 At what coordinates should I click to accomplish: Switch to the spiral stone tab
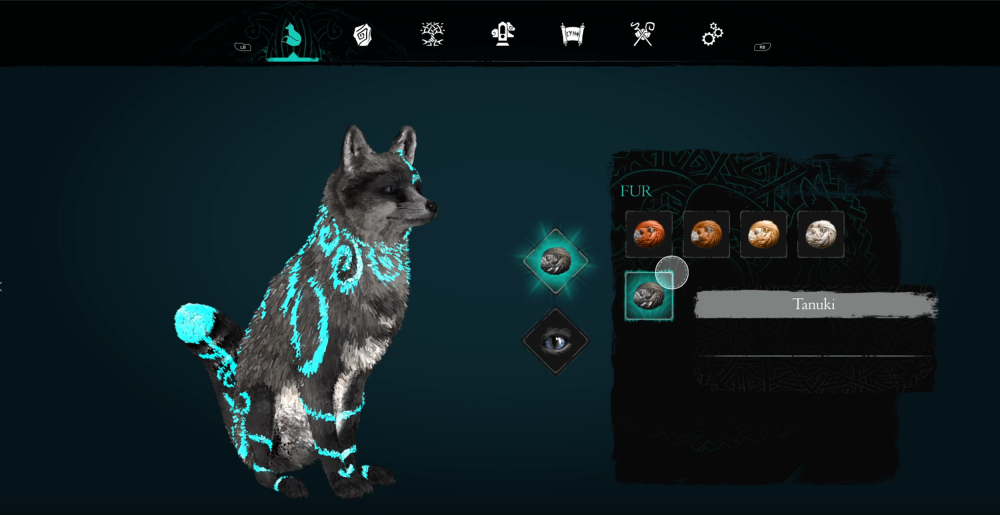click(x=362, y=35)
